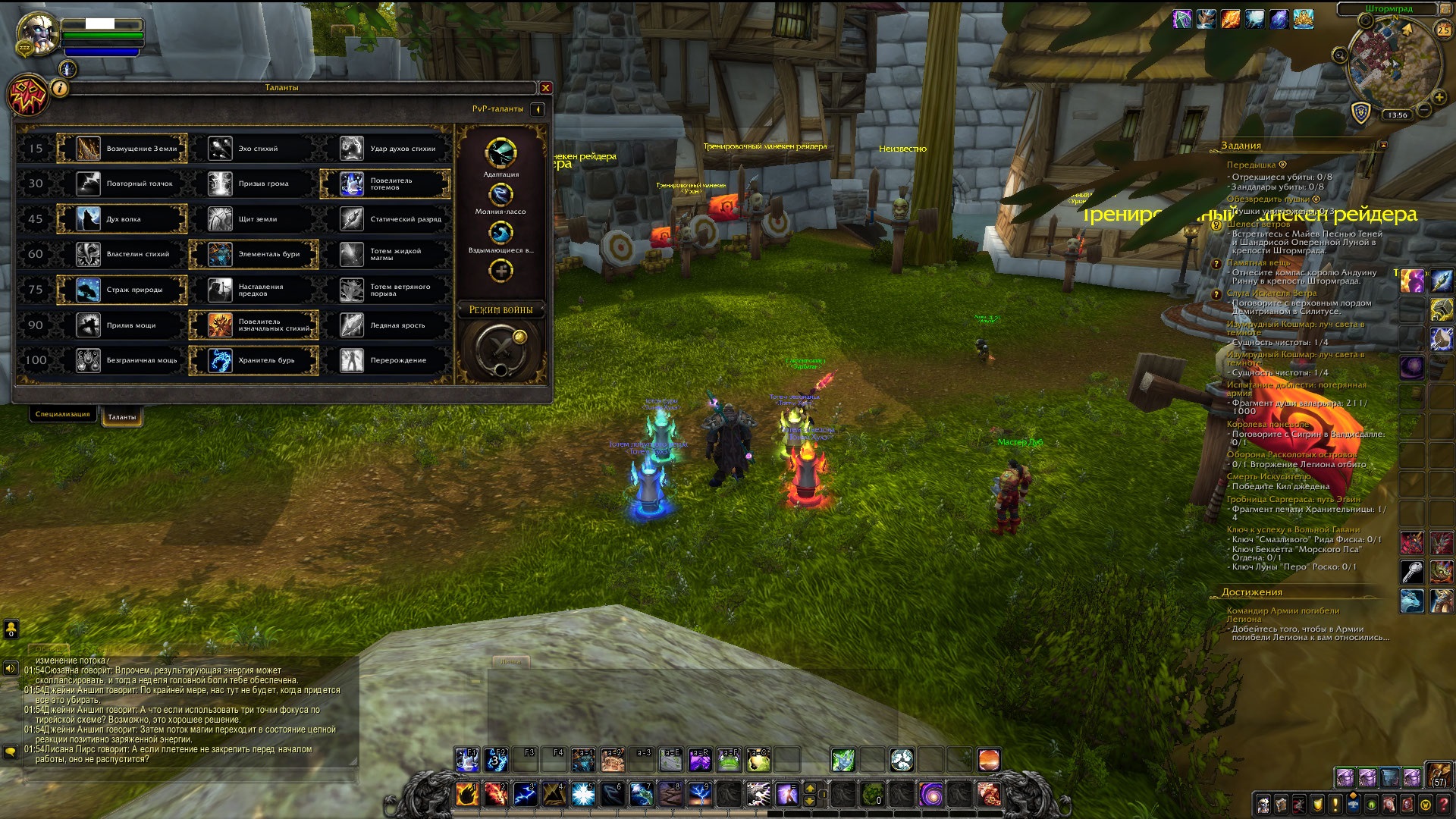The image size is (1456, 819).
Task: Open the Передышка quest in the tracker
Action: 1251,165
